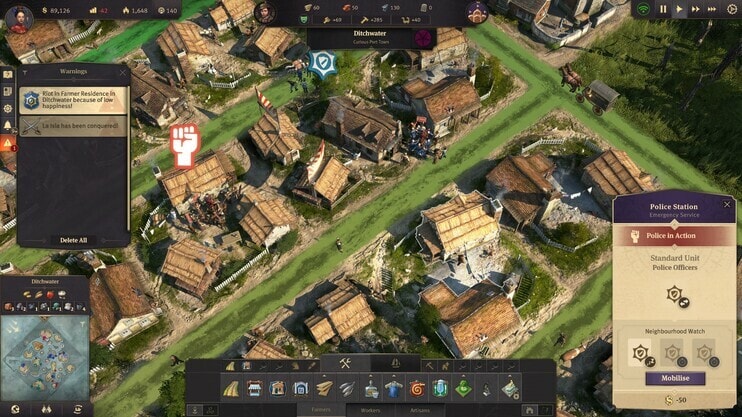
Task: Select the La Isla conquered notification
Action: [x=74, y=126]
